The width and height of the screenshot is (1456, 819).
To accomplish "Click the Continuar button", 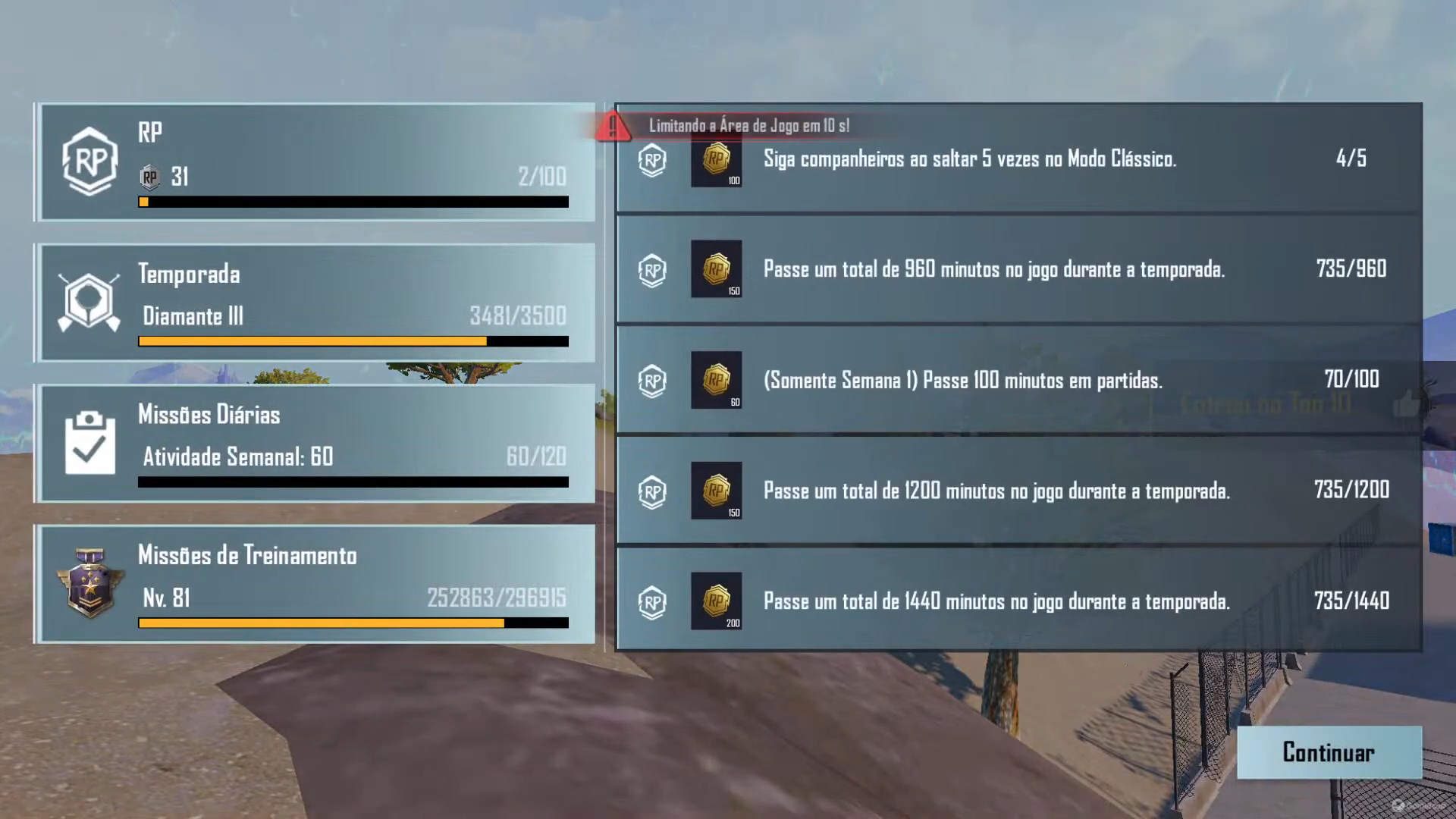I will click(x=1329, y=752).
